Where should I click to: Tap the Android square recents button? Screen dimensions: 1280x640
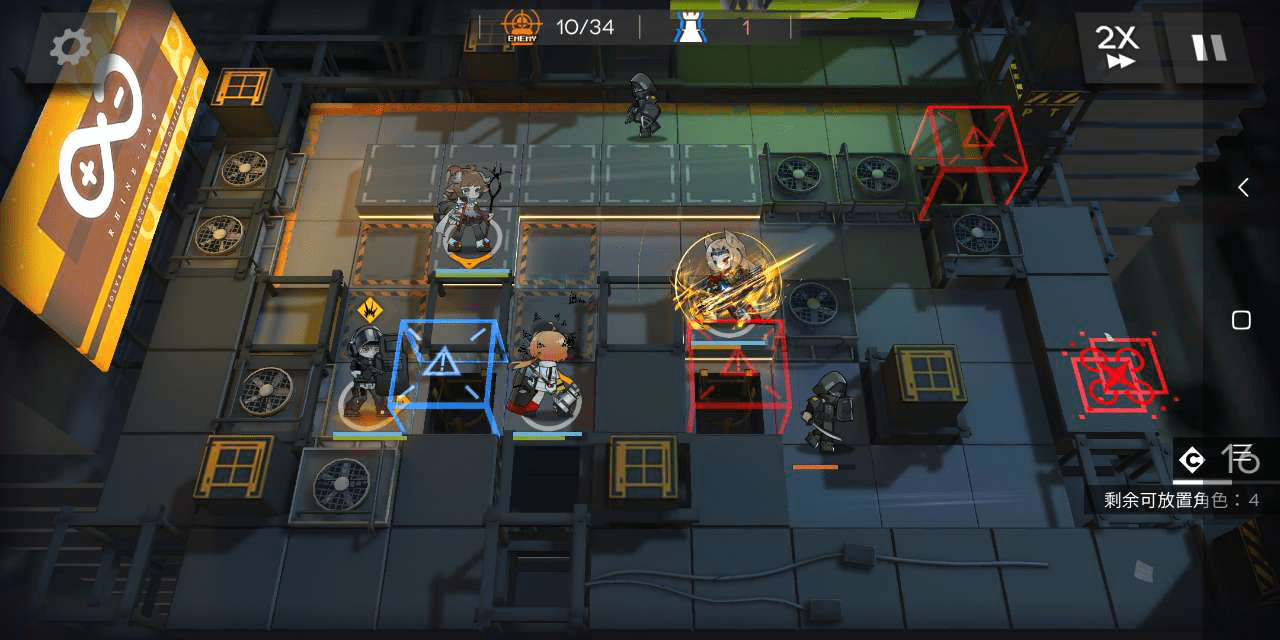[x=1241, y=320]
